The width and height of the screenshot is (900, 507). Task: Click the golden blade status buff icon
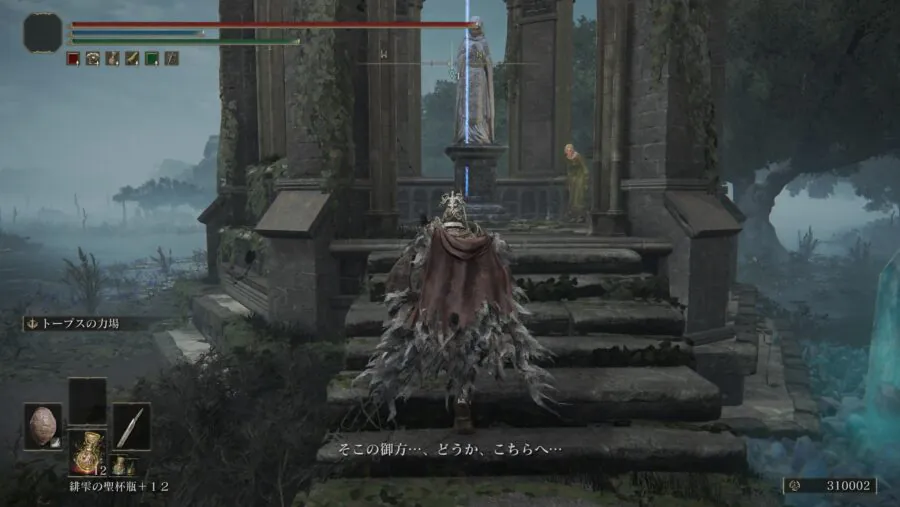pos(131,59)
